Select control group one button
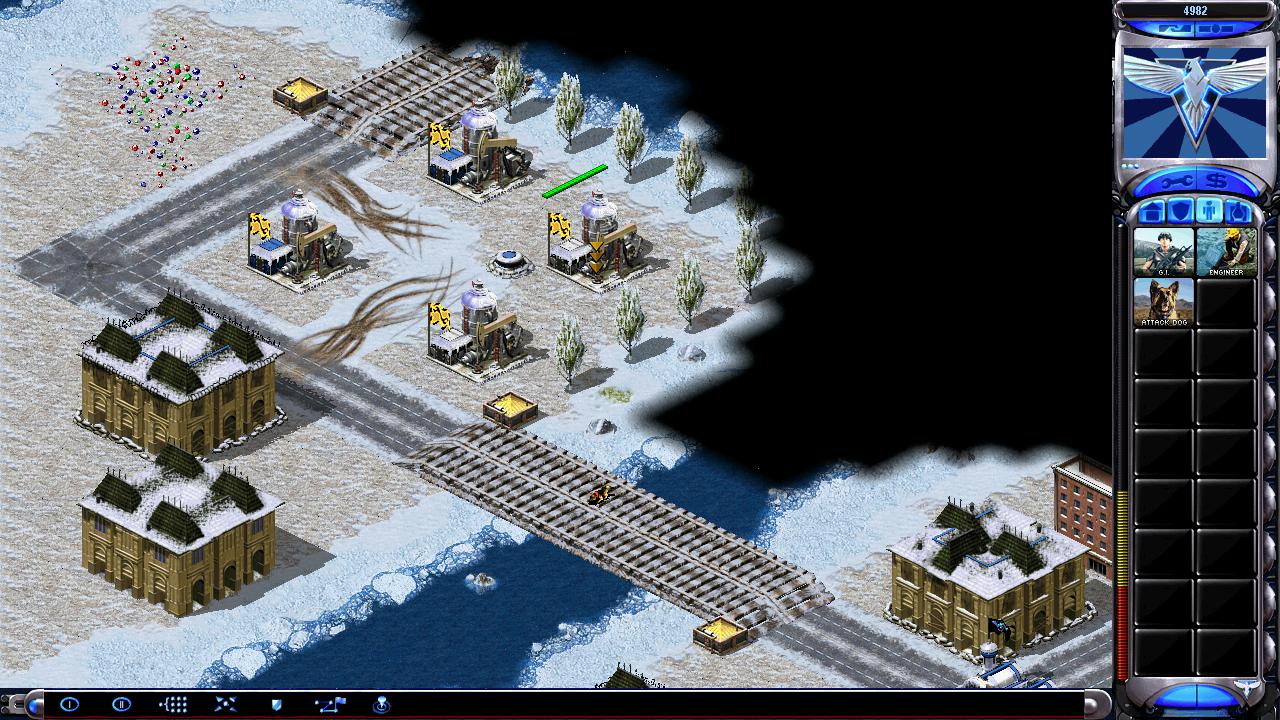1280x720 pixels. click(x=69, y=704)
